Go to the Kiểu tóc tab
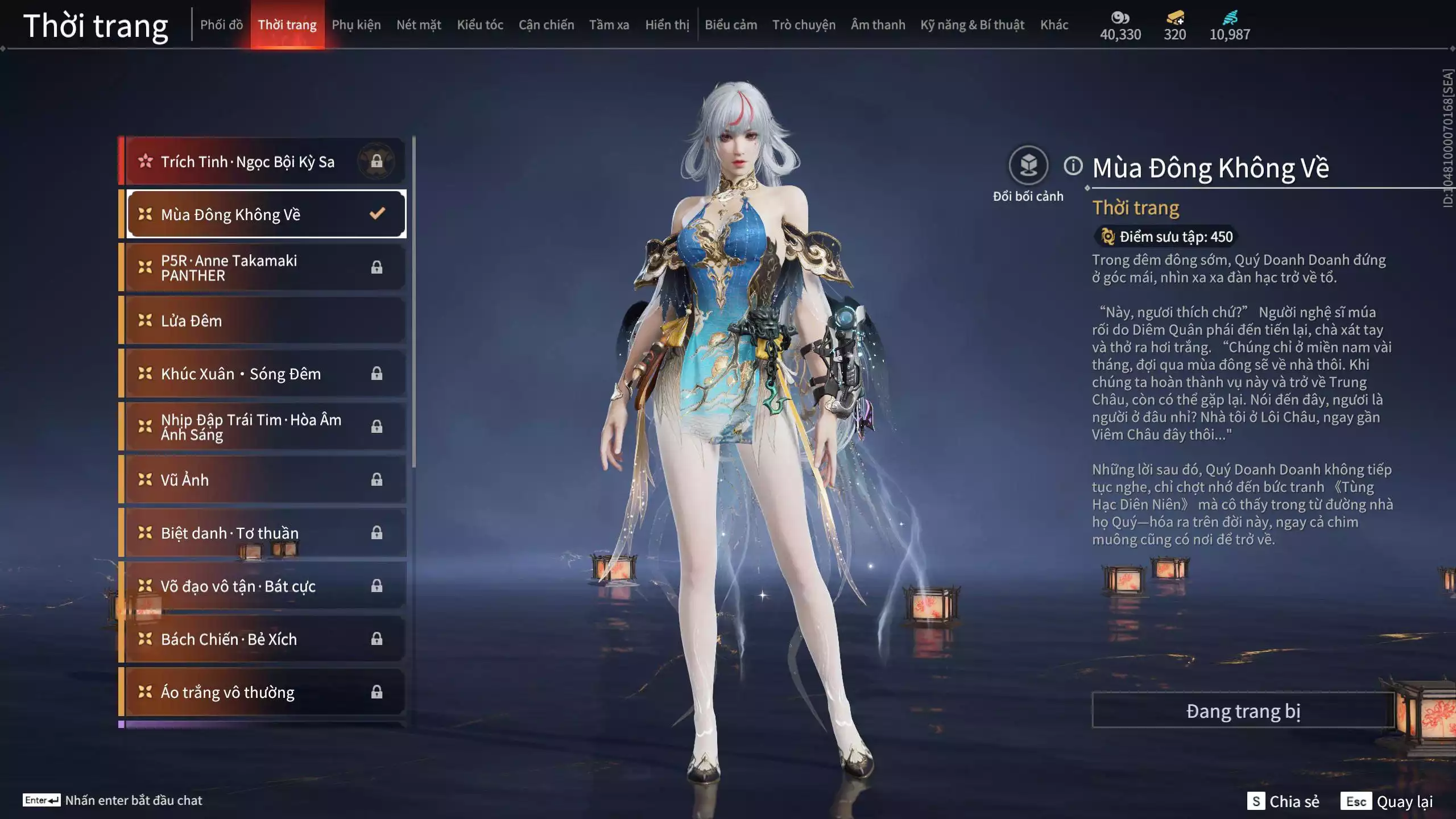Image resolution: width=1456 pixels, height=819 pixels. coord(480,25)
